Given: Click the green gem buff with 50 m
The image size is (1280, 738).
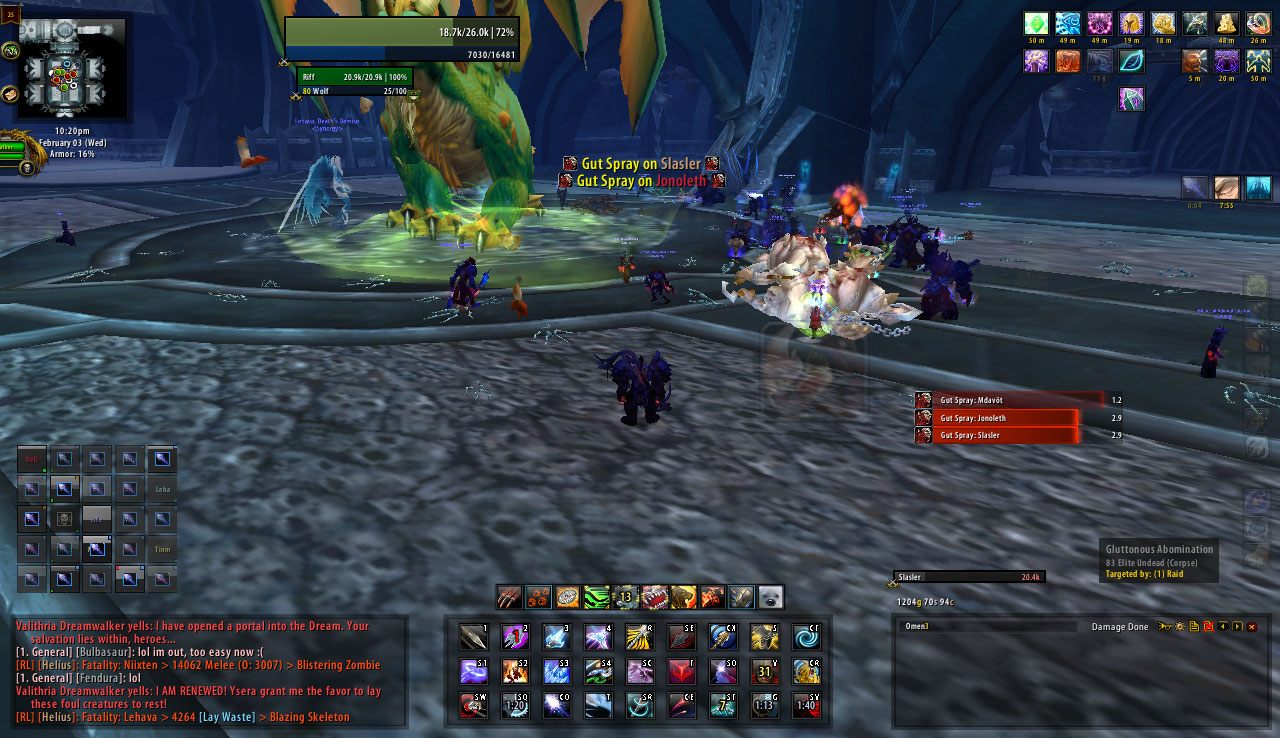Looking at the screenshot, I should pos(1037,23).
